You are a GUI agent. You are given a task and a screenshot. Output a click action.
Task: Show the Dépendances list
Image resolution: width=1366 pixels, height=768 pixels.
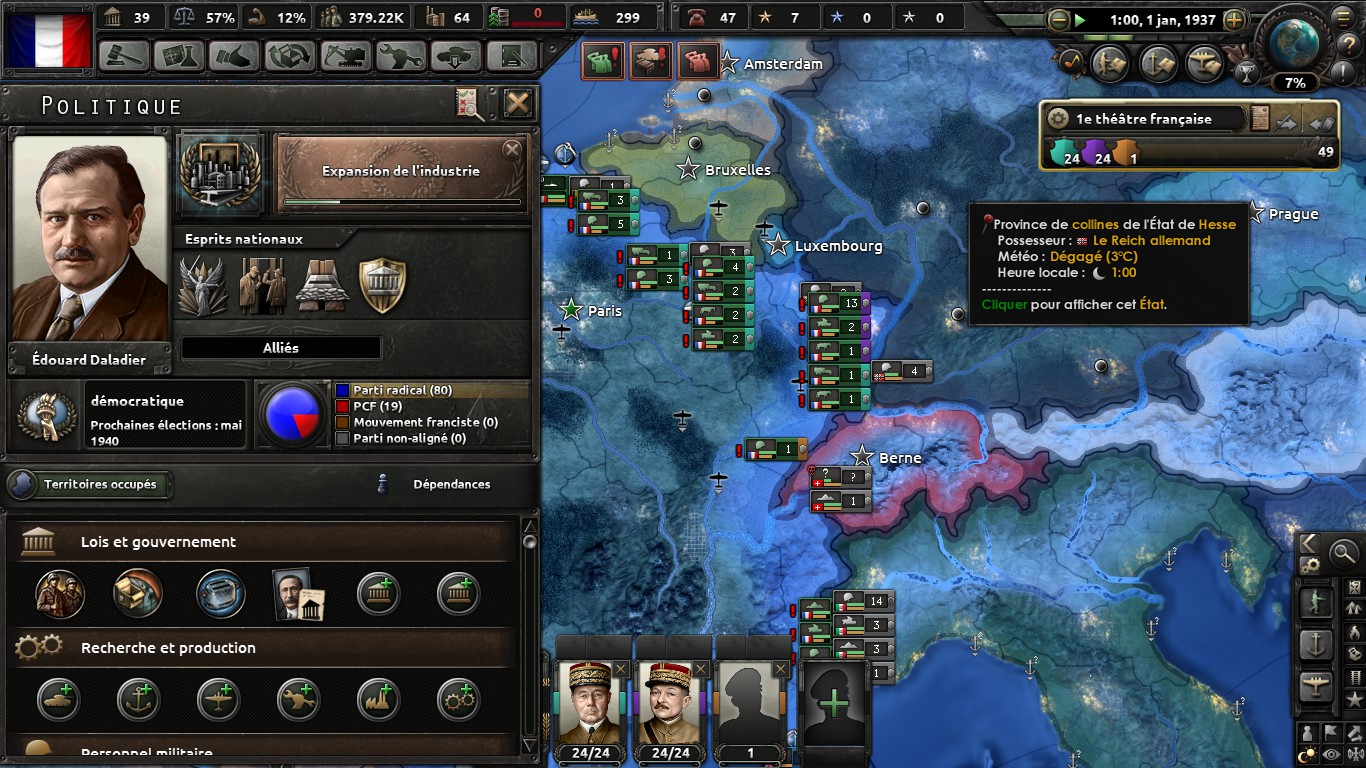pyautogui.click(x=450, y=485)
